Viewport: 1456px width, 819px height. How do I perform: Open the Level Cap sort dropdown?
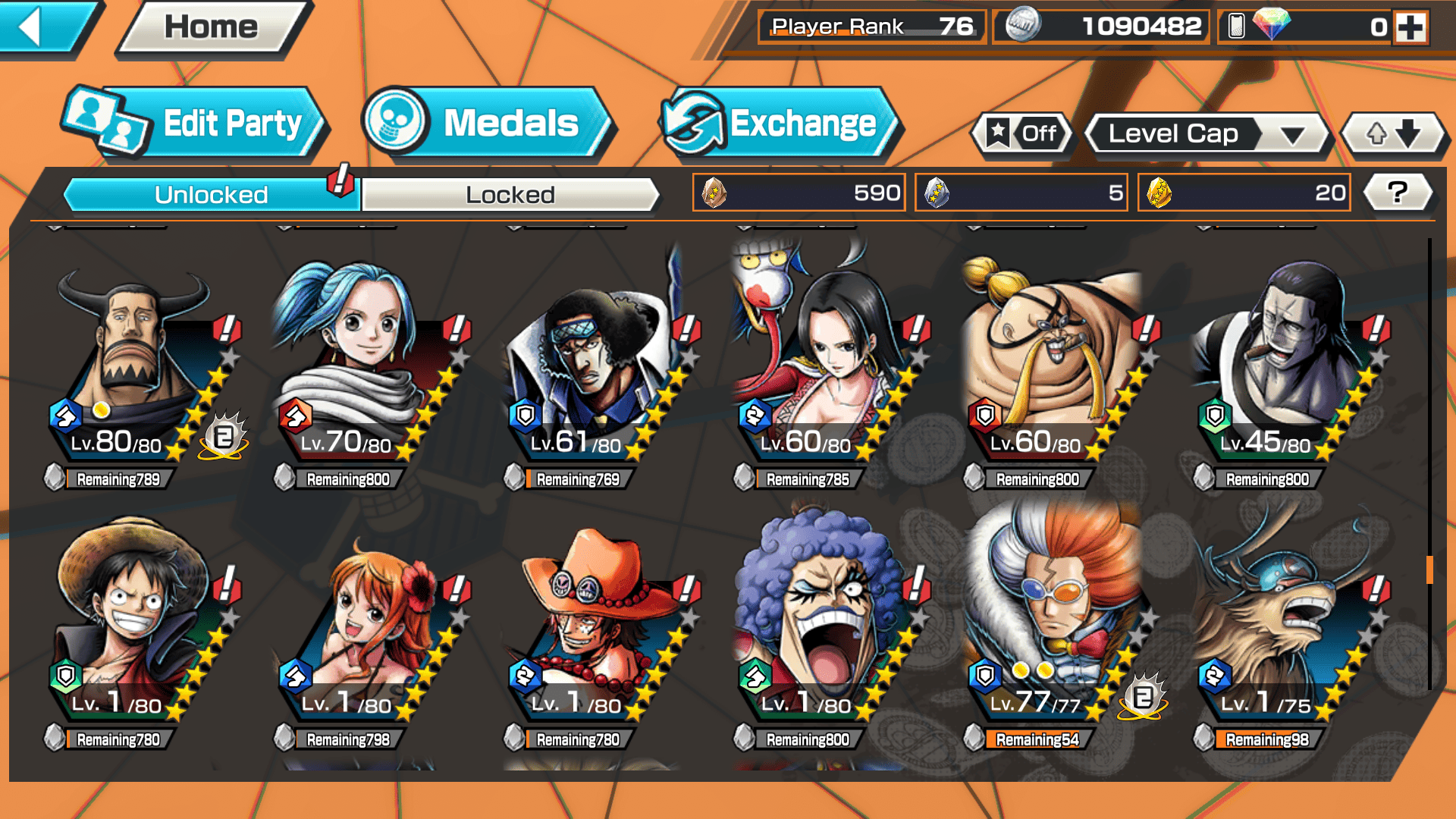pos(1207,134)
